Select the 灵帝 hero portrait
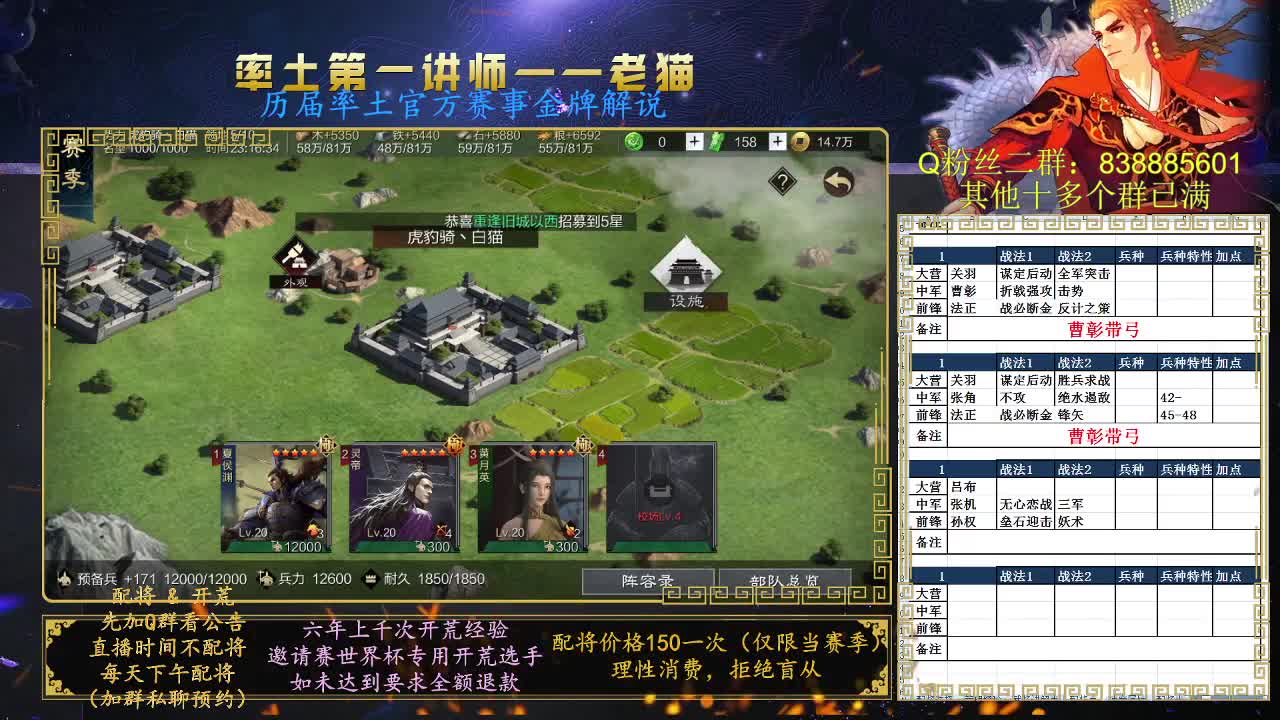The height and width of the screenshot is (720, 1280). click(400, 500)
